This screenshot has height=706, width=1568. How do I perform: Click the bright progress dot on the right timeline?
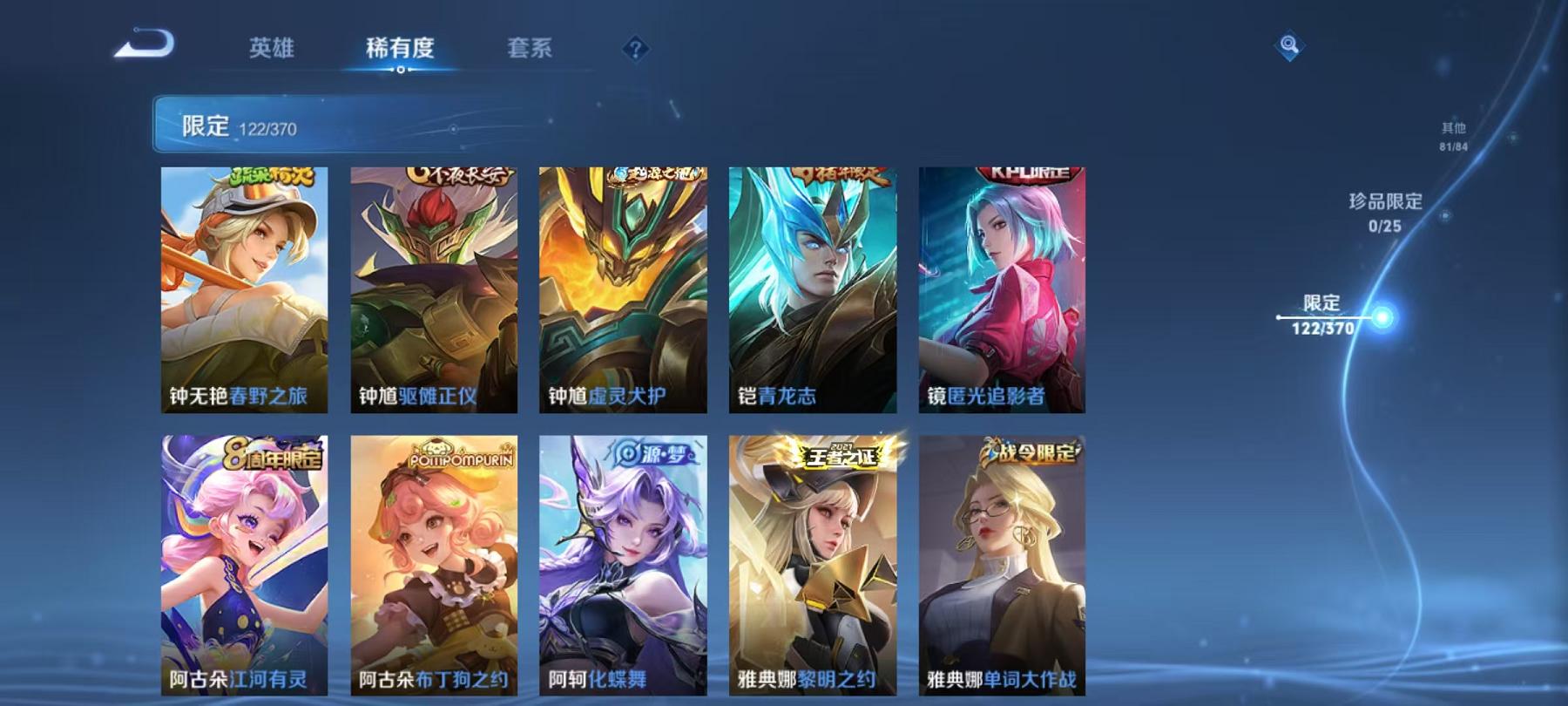(x=1383, y=319)
